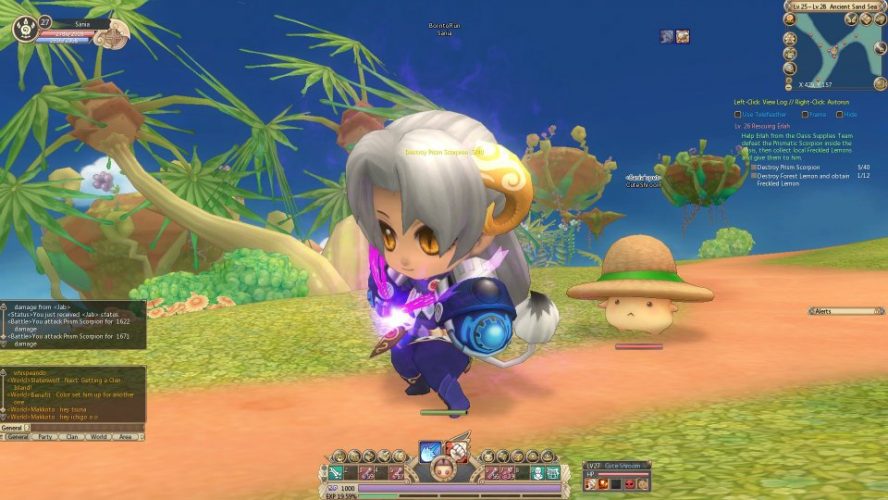The height and width of the screenshot is (500, 888).
Task: Switch chat to the Party tab
Action: pos(45,437)
